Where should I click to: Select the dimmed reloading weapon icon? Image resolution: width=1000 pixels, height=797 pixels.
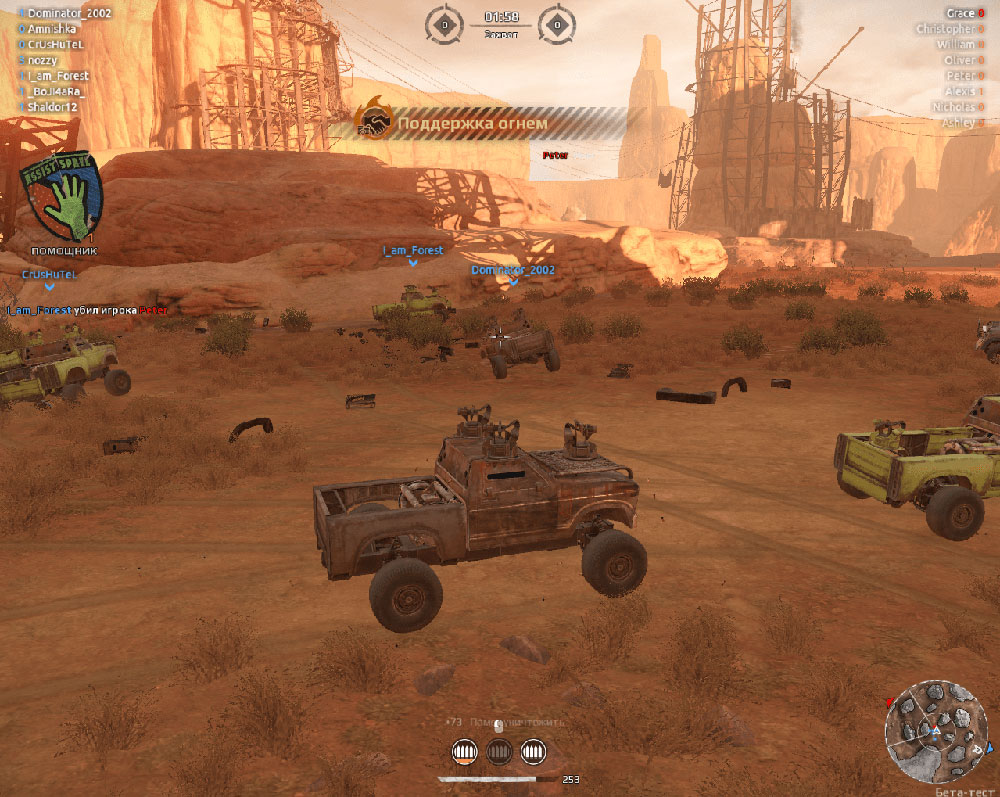click(499, 750)
